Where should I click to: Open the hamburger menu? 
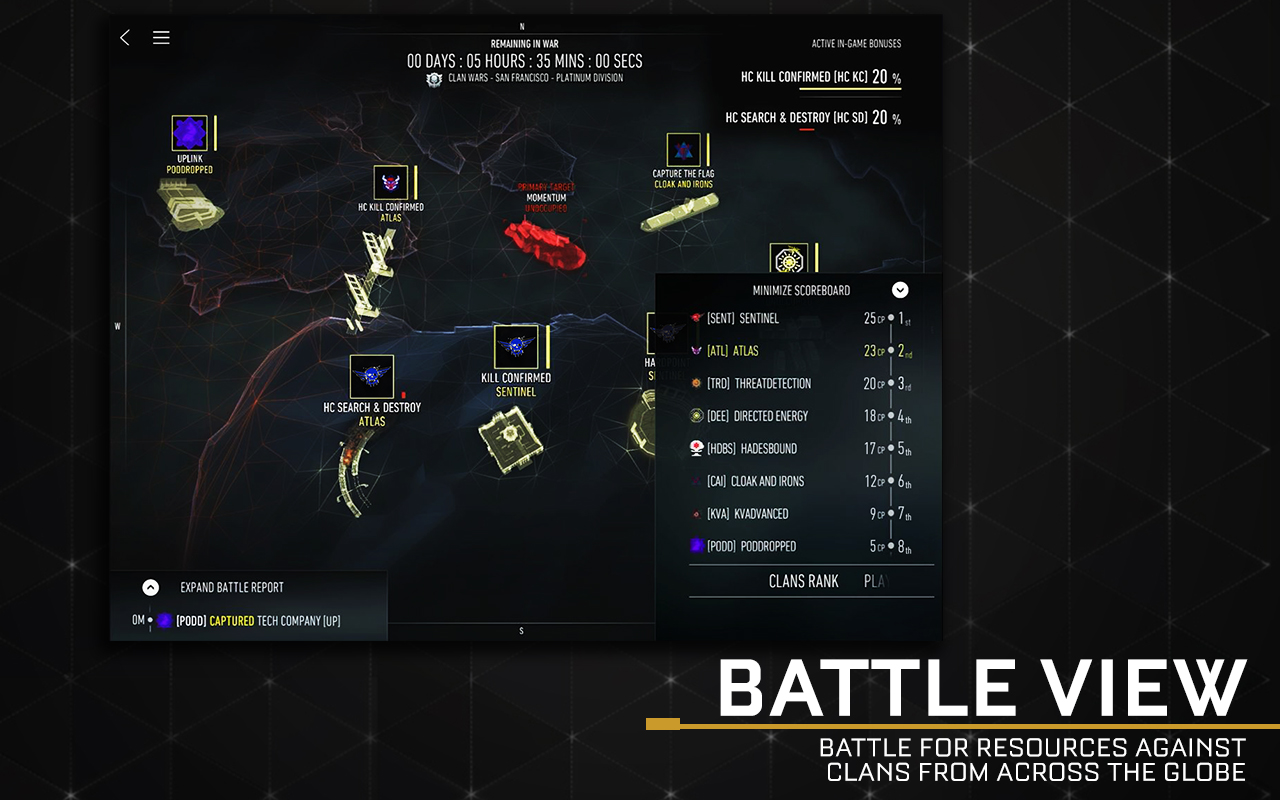(161, 38)
